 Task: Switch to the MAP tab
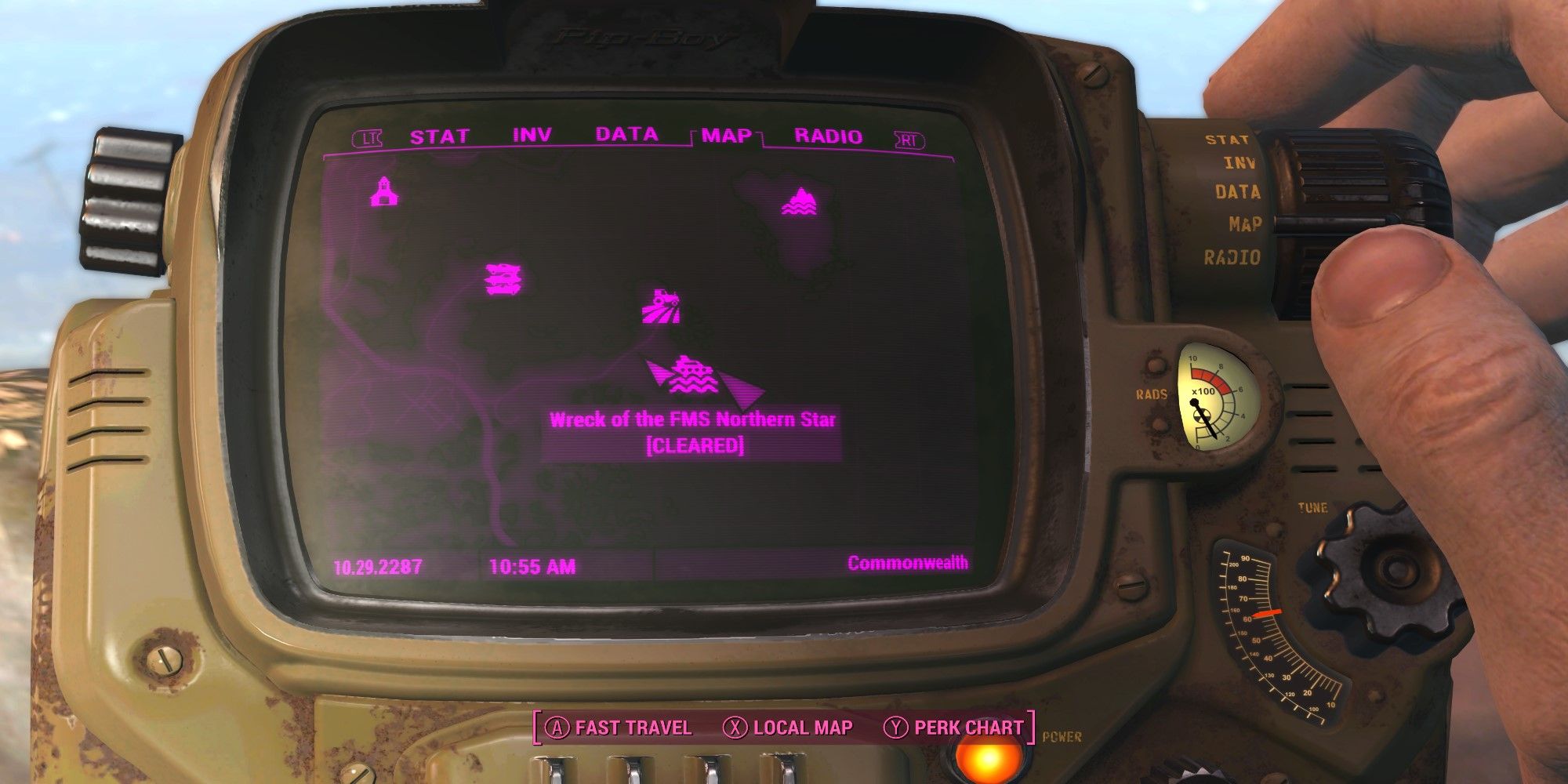click(728, 135)
